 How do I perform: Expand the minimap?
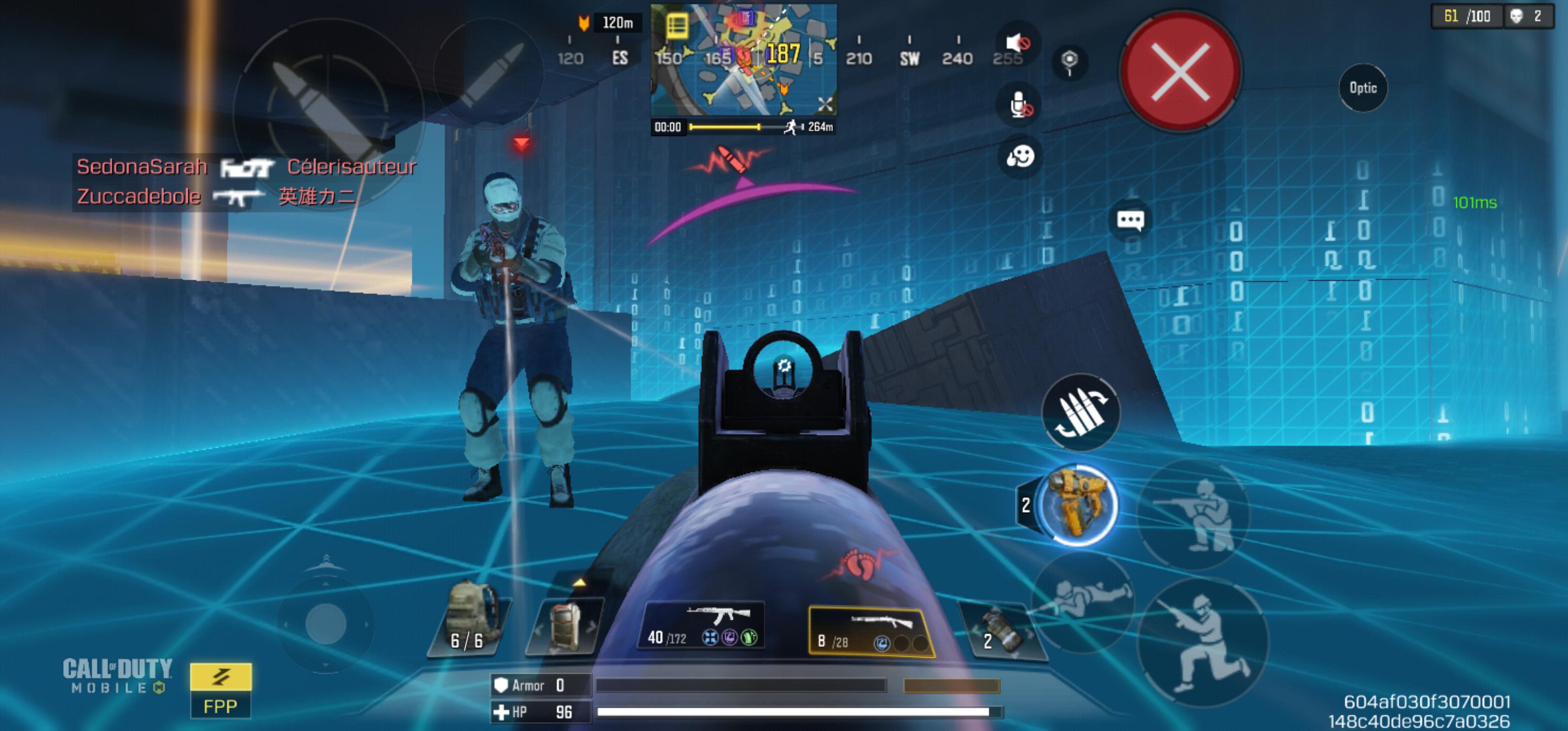click(x=825, y=105)
